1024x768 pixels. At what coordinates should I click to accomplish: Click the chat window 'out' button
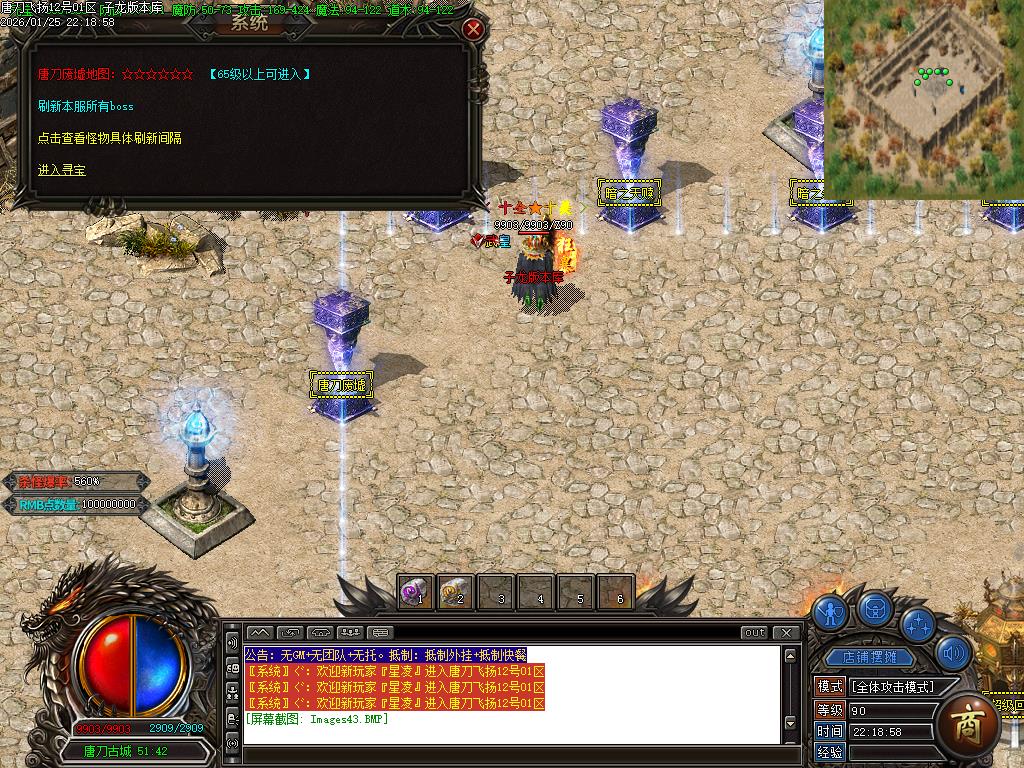coord(755,632)
